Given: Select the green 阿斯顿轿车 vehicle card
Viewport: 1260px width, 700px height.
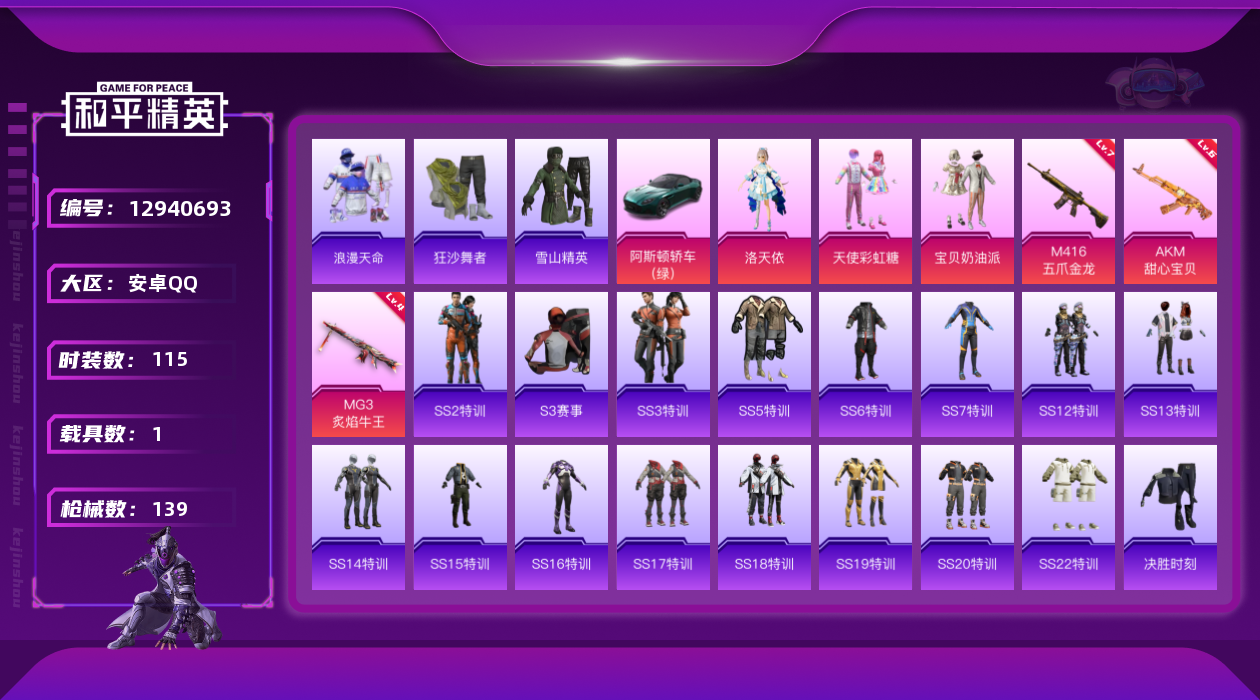Looking at the screenshot, I should pos(663,210).
